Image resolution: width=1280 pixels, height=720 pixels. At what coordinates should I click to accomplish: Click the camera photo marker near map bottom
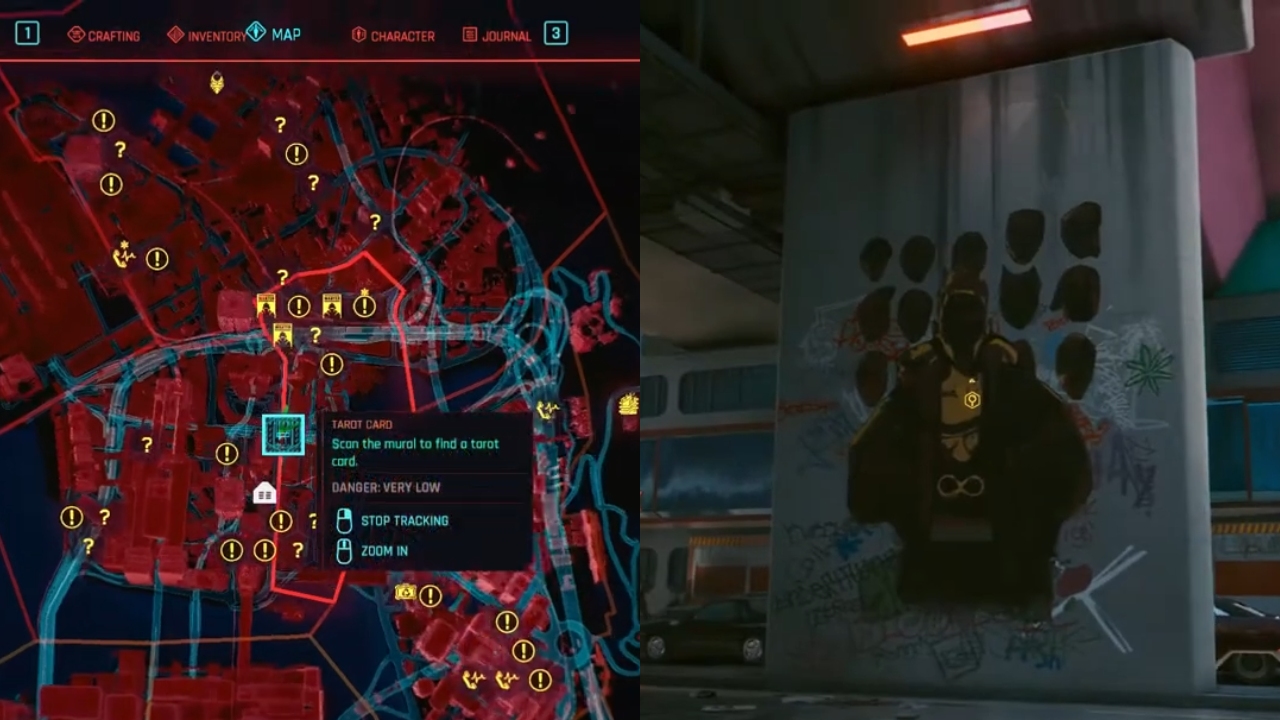(x=403, y=591)
